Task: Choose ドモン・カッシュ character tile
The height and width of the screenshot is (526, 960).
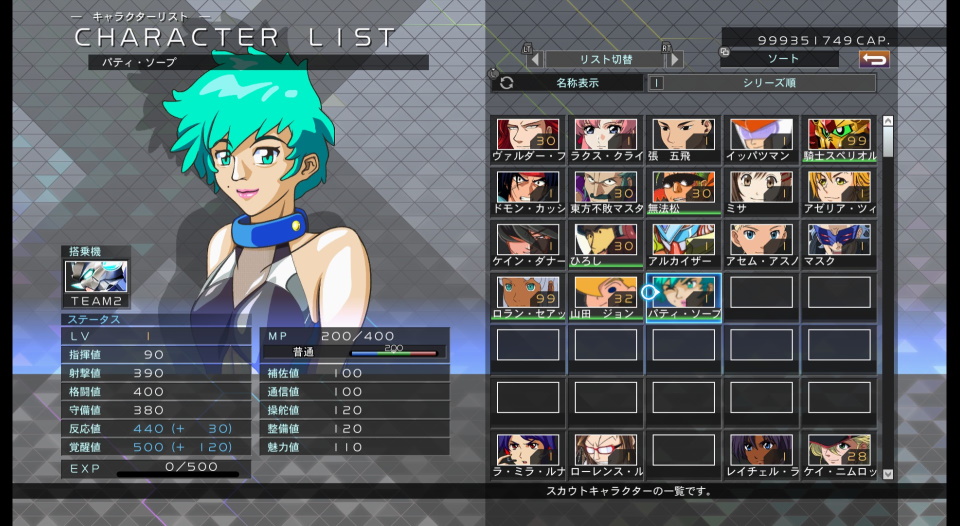Action: coord(528,192)
